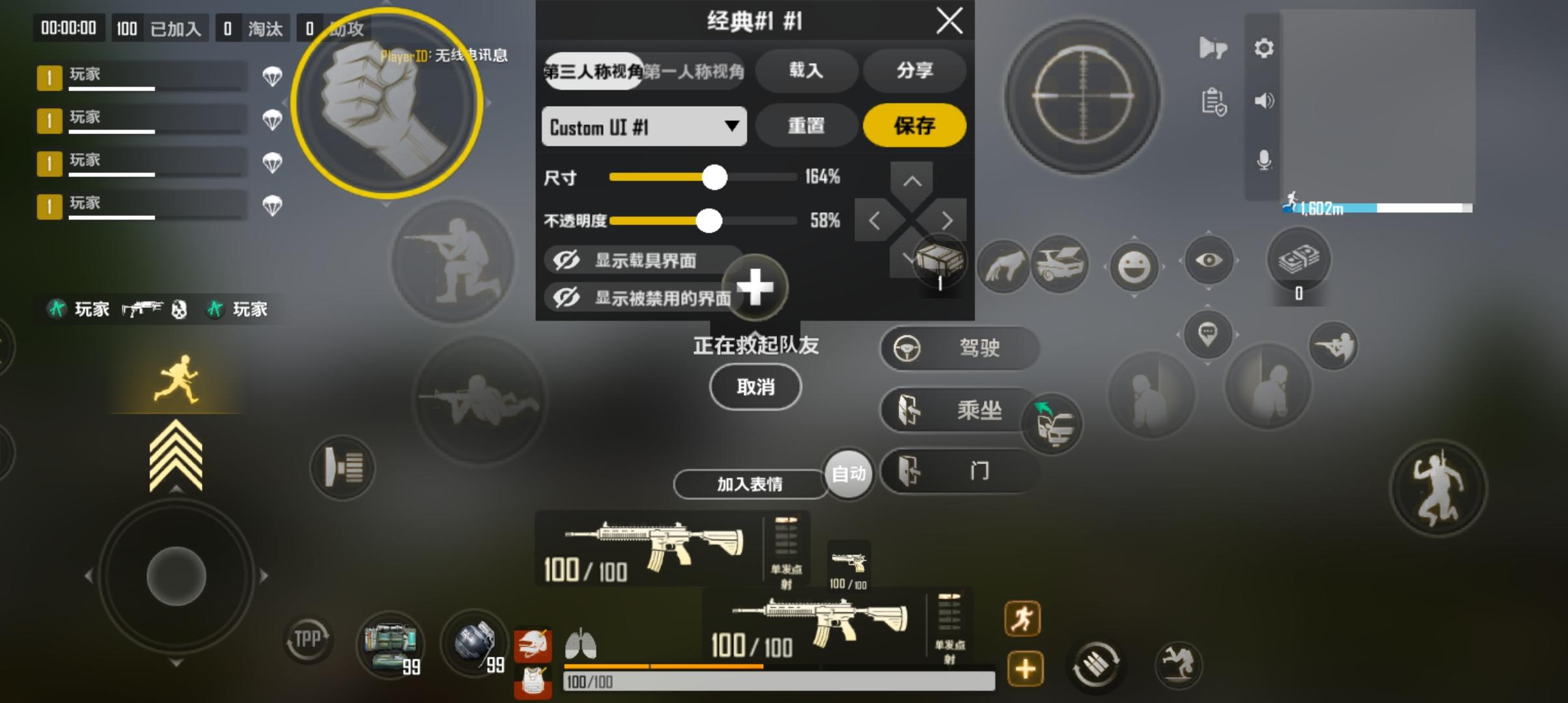Click the spectate eye icon

click(1209, 260)
